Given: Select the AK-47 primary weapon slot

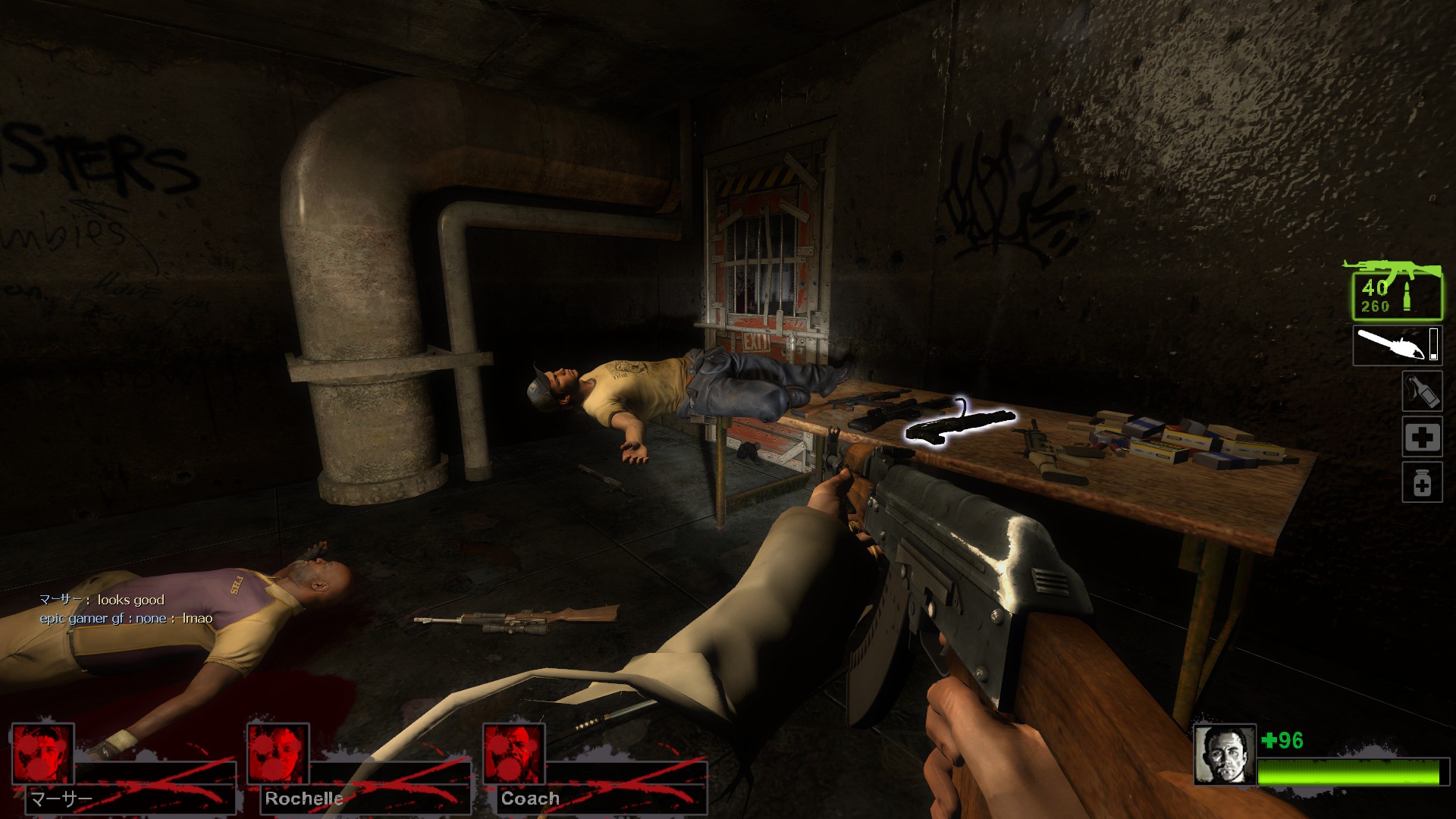Looking at the screenshot, I should click(x=1396, y=292).
